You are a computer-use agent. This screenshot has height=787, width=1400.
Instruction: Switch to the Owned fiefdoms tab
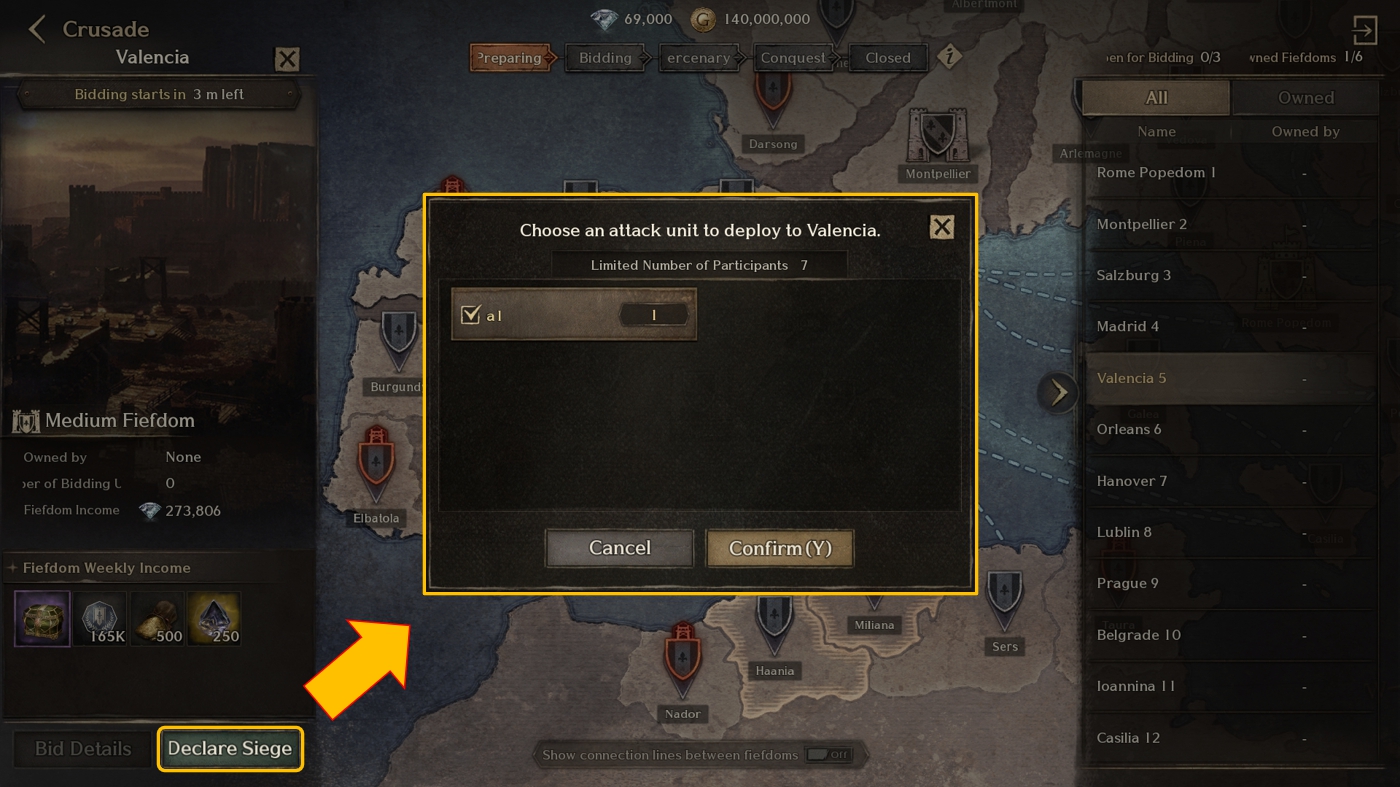tap(1305, 98)
